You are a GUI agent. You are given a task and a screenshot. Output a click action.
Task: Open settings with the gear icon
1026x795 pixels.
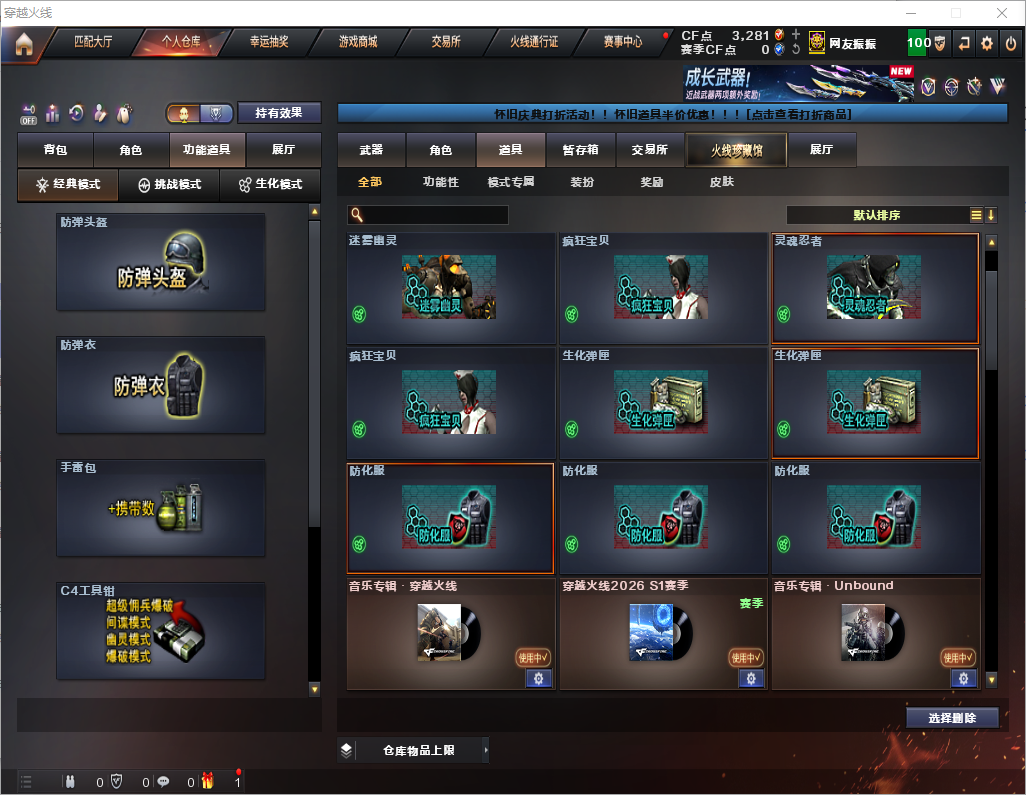(x=987, y=43)
